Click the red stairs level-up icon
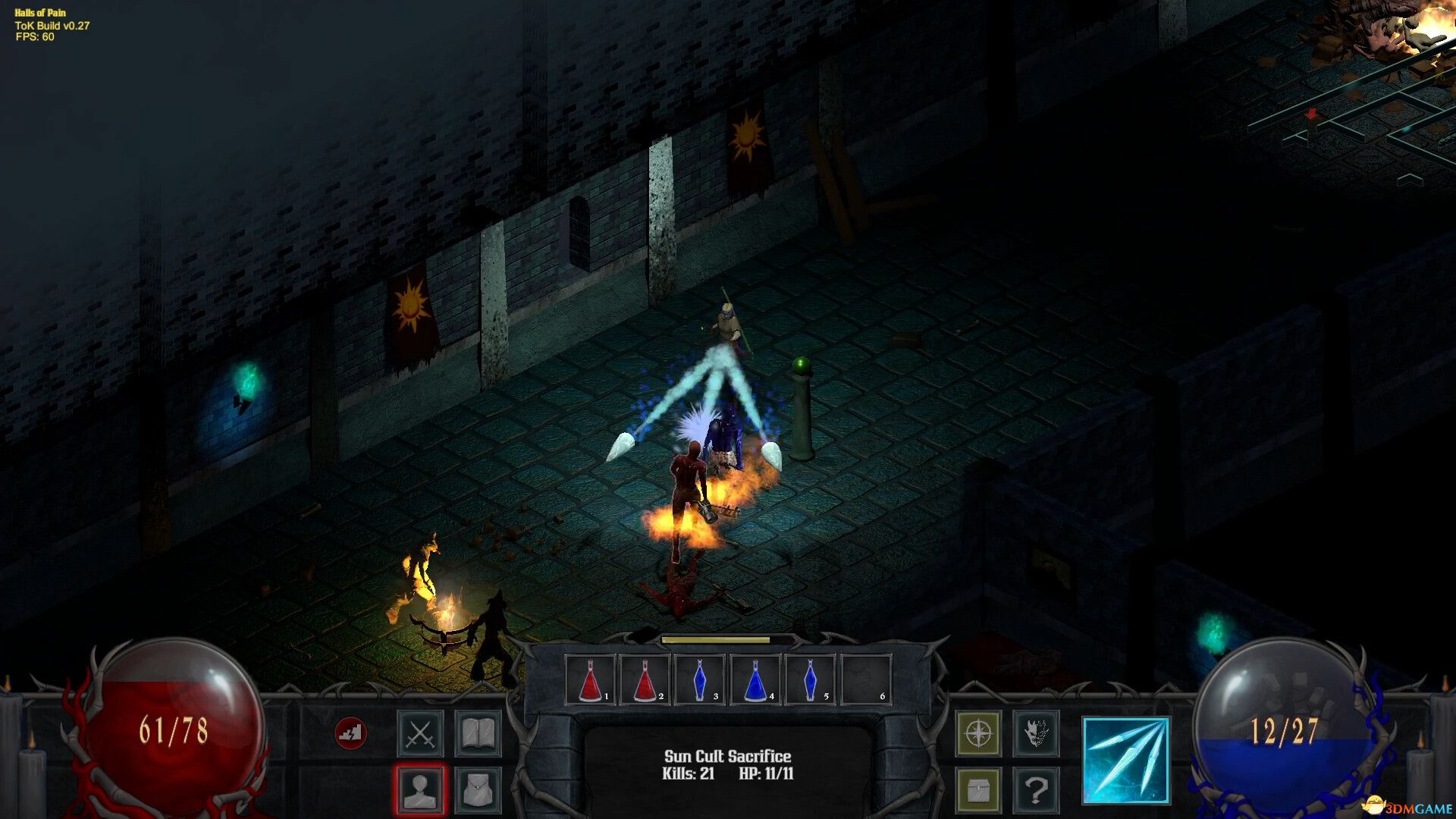The width and height of the screenshot is (1456, 819). click(x=350, y=733)
